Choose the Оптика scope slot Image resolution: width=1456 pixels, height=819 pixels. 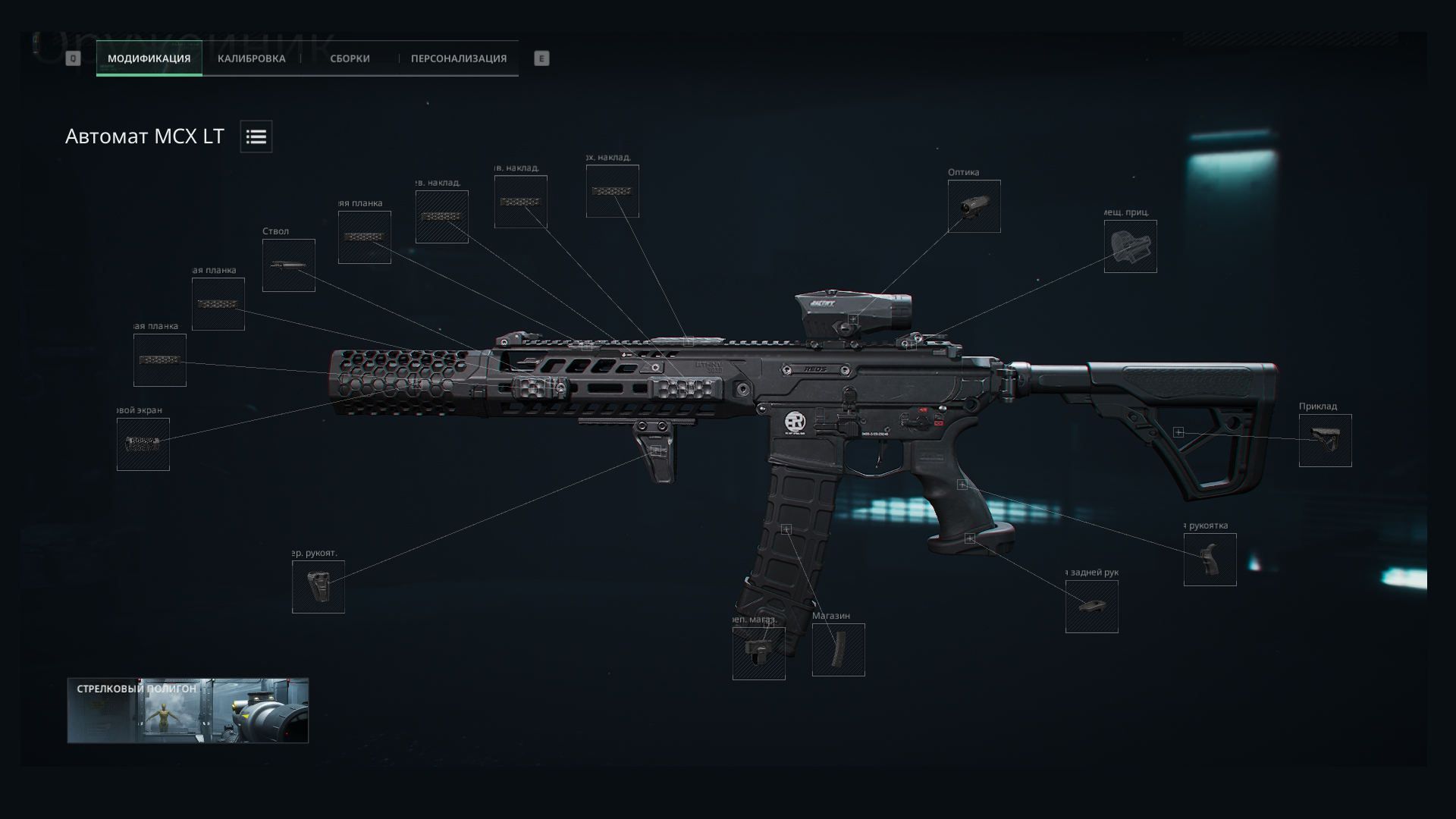pos(974,206)
